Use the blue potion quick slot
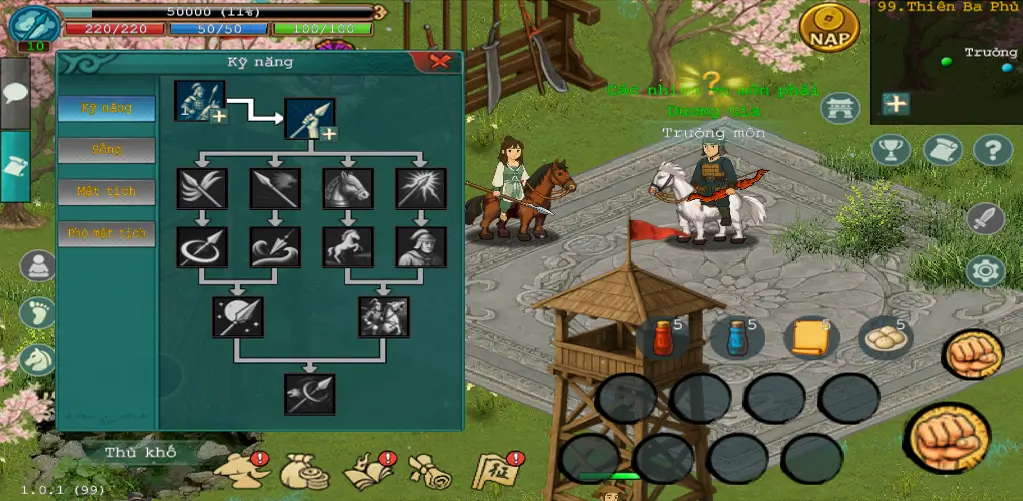 point(737,338)
